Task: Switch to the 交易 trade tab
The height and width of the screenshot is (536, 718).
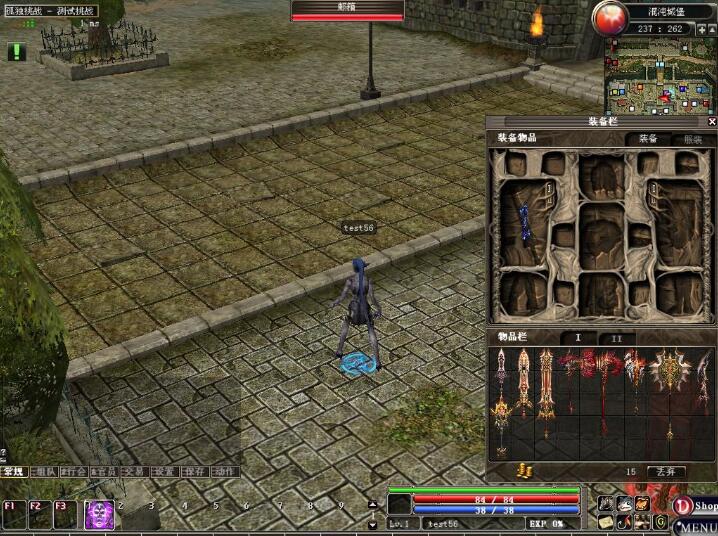Action: (x=134, y=471)
